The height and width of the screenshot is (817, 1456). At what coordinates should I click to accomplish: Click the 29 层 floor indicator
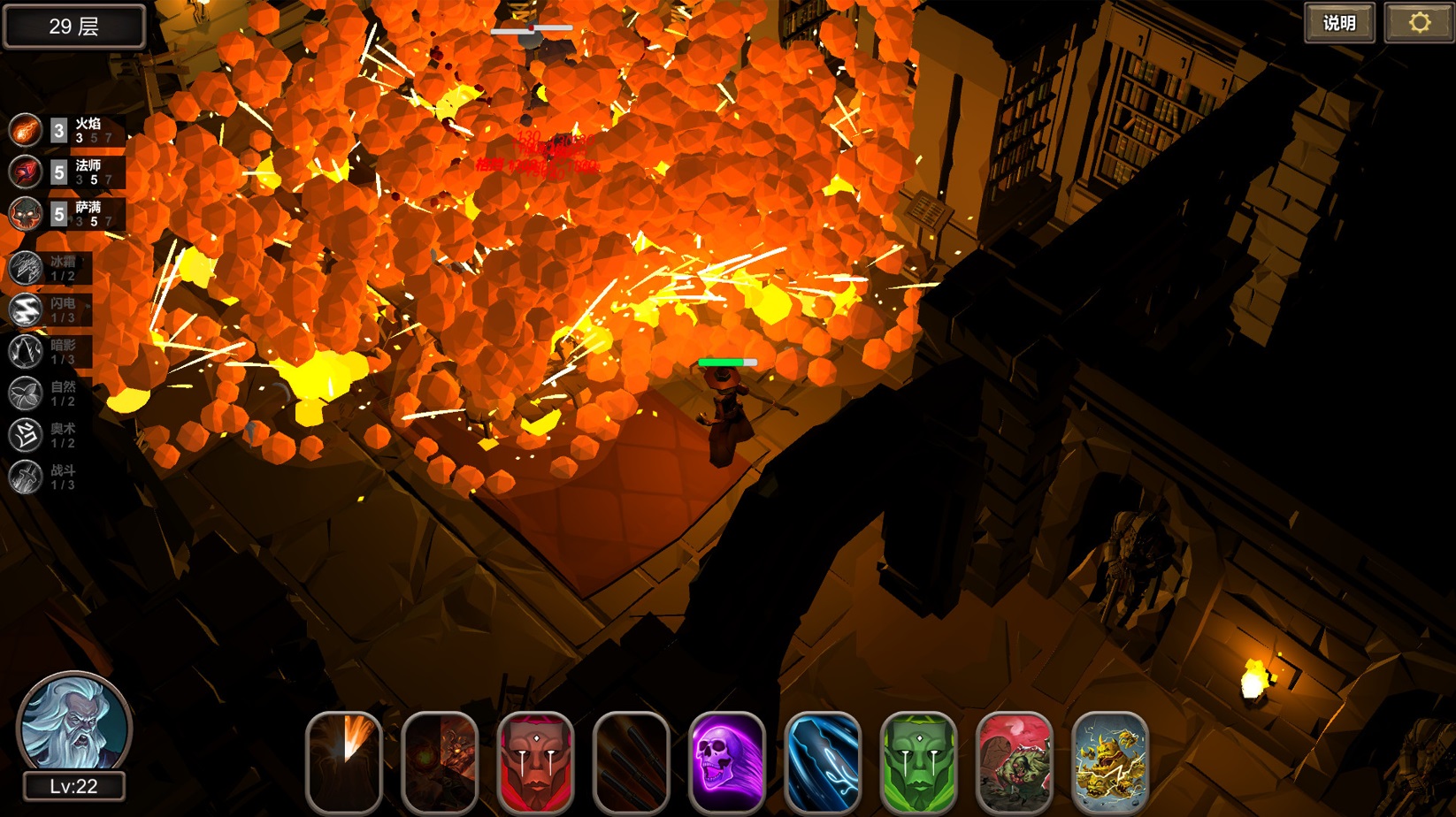[74, 26]
